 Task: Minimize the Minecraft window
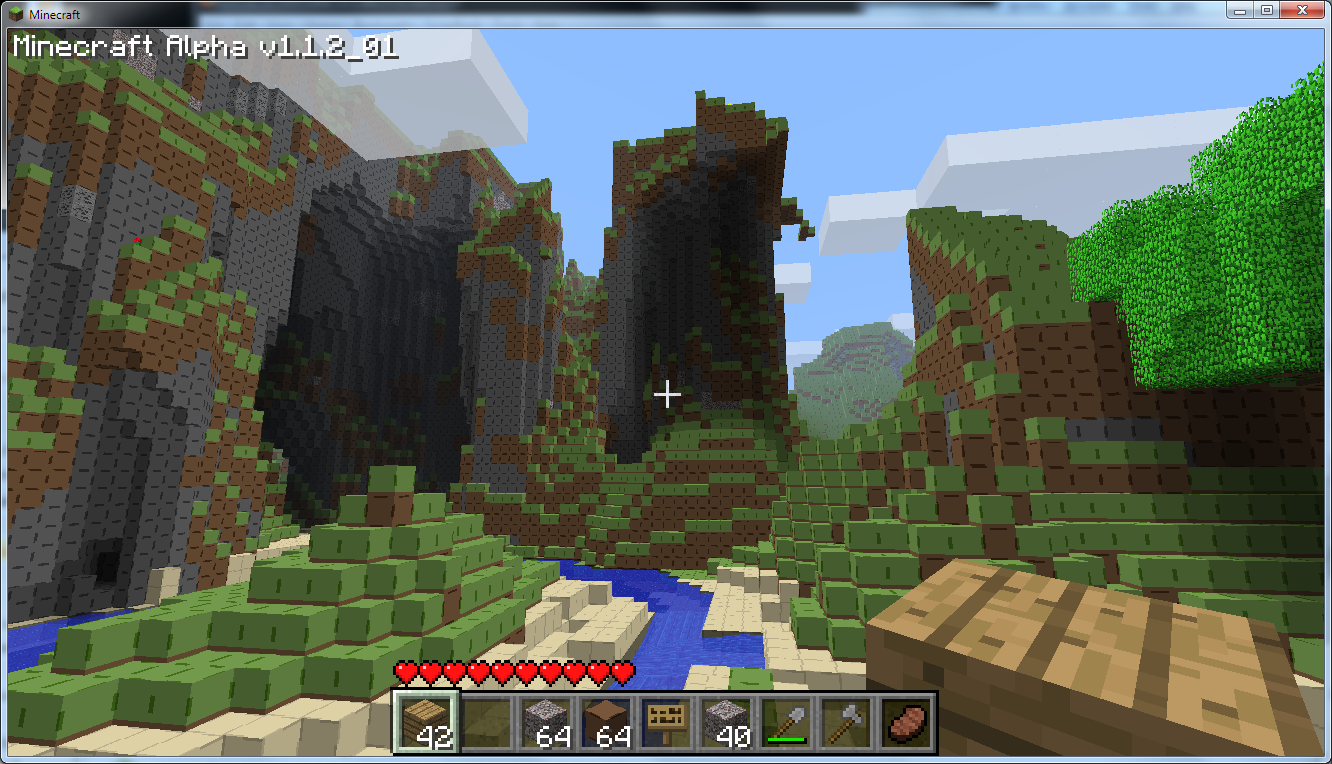click(x=1241, y=10)
